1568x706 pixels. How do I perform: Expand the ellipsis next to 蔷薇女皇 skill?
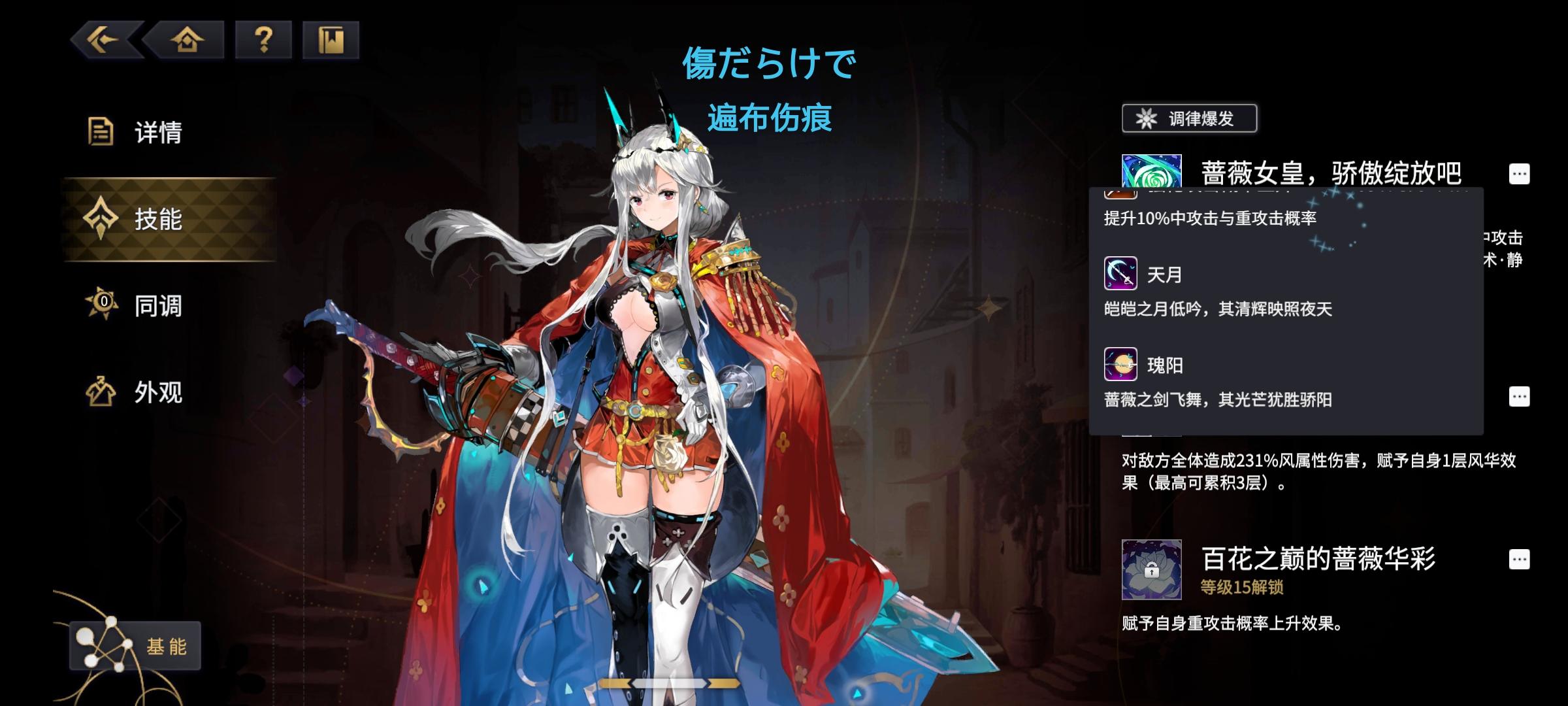(1519, 172)
